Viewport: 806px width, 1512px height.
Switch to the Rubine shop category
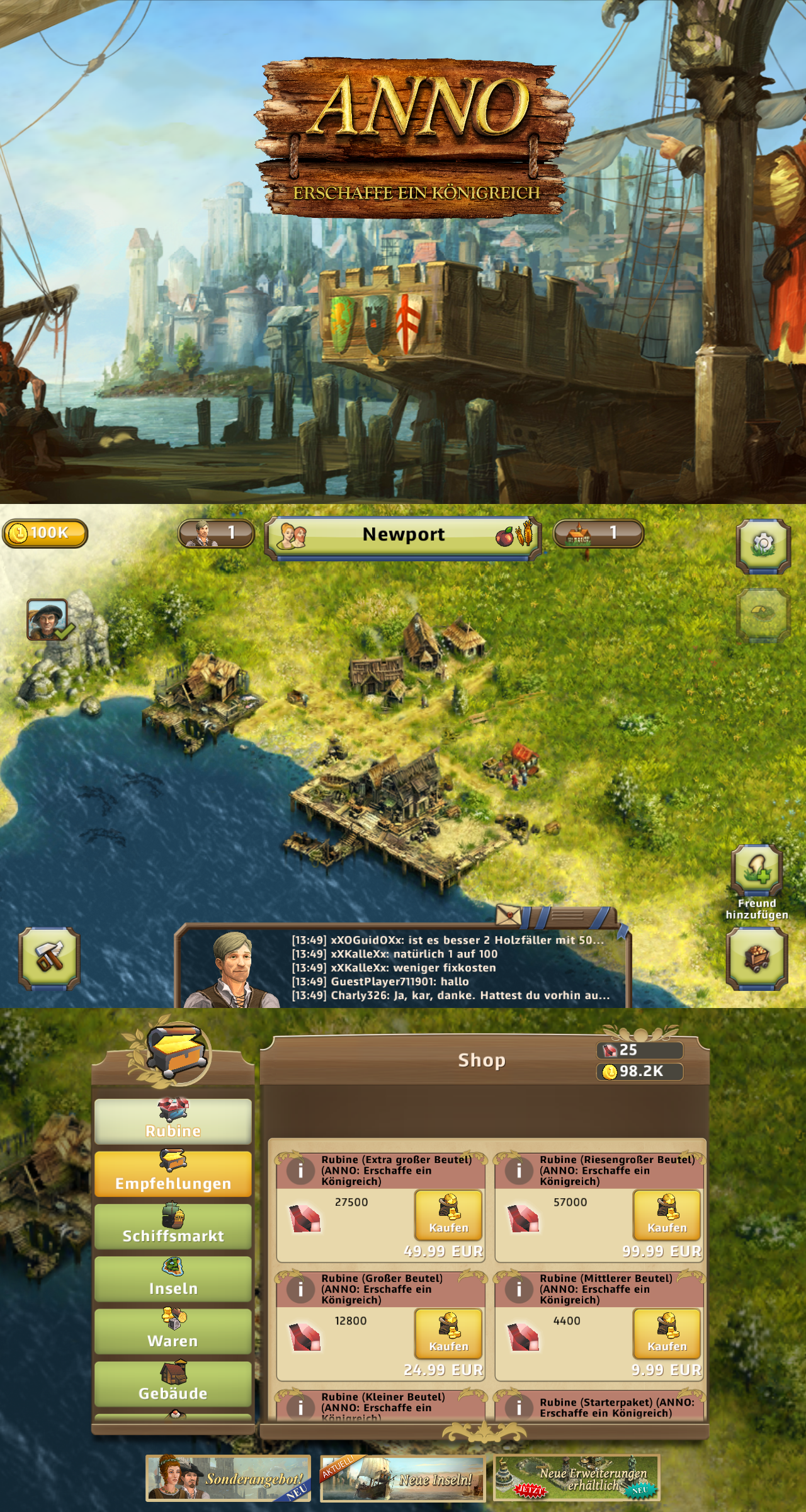point(173,1122)
